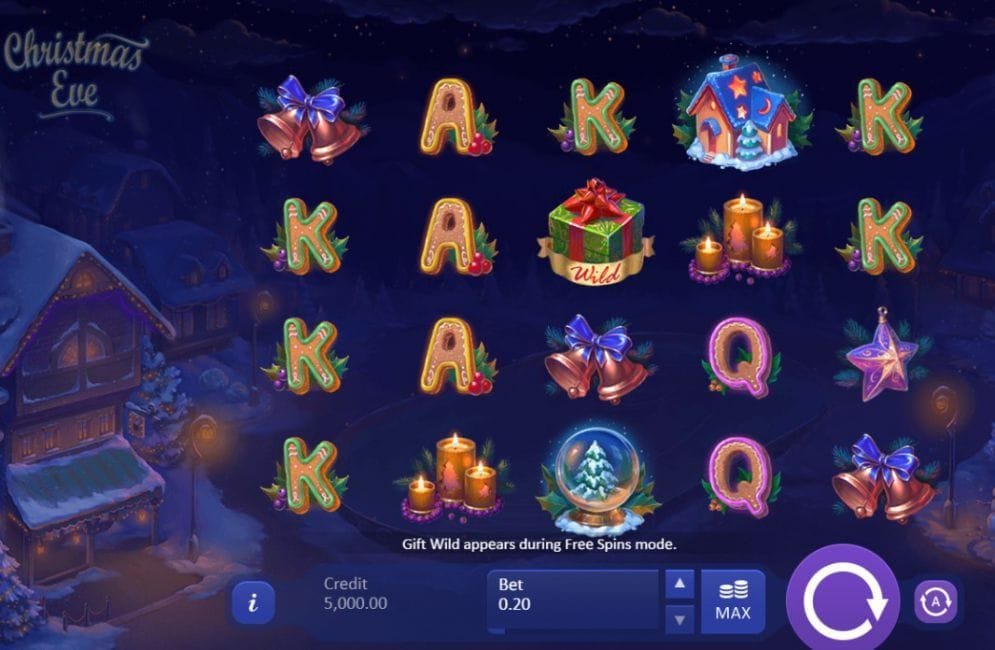The width and height of the screenshot is (995, 650).
Task: Toggle the autoplay button
Action: coord(937,601)
